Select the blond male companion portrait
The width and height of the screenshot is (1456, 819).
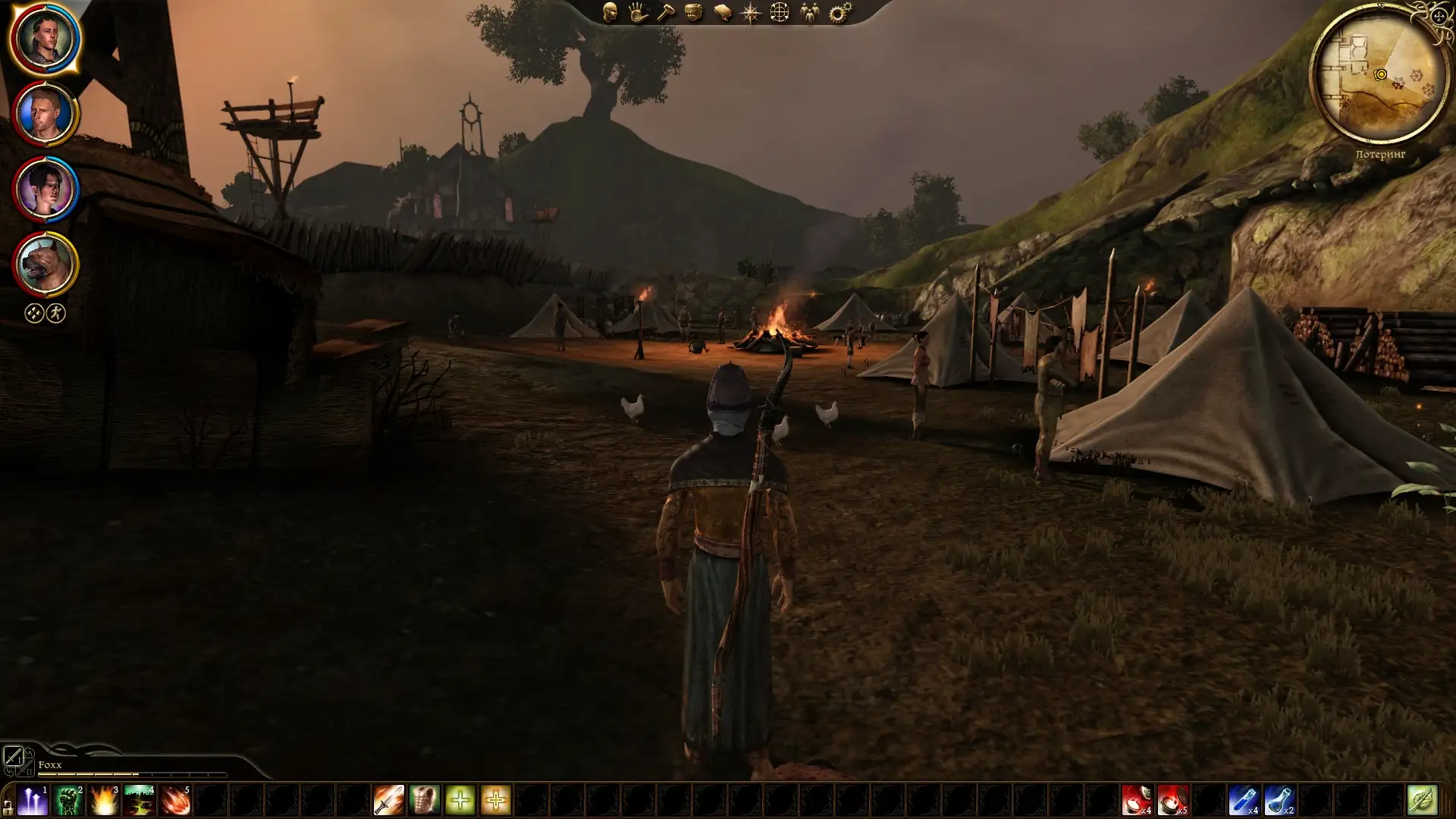45,114
